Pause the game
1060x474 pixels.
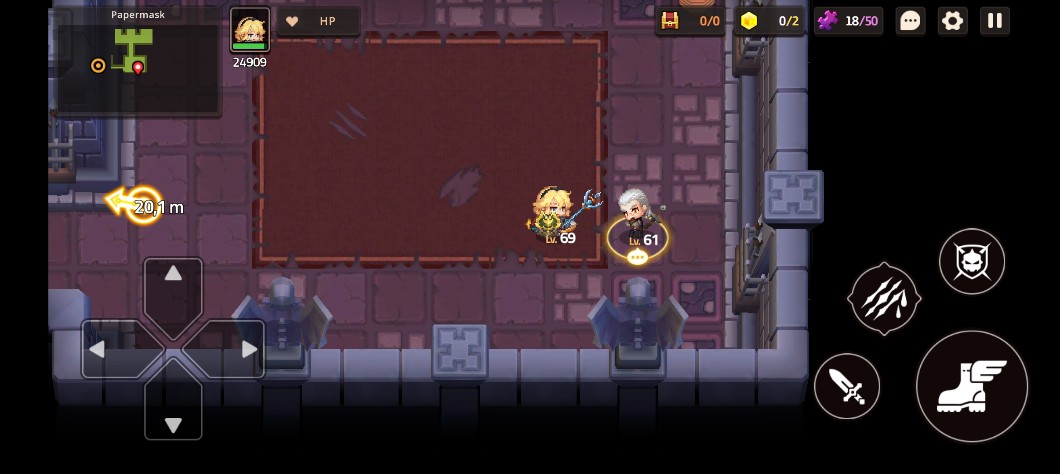[x=994, y=21]
